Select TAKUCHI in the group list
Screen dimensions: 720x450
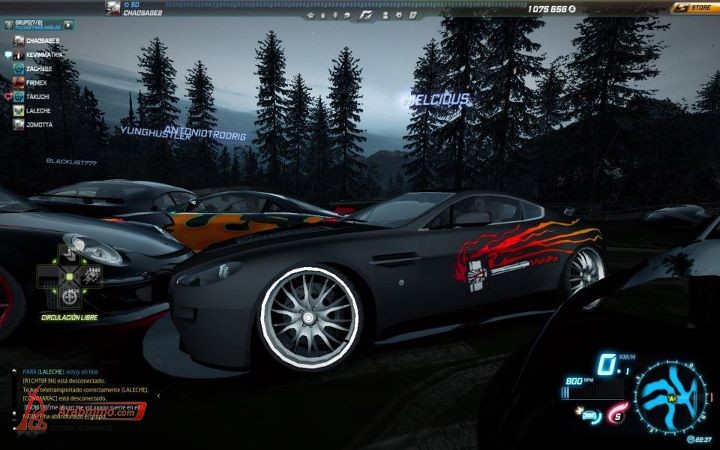click(x=38, y=97)
